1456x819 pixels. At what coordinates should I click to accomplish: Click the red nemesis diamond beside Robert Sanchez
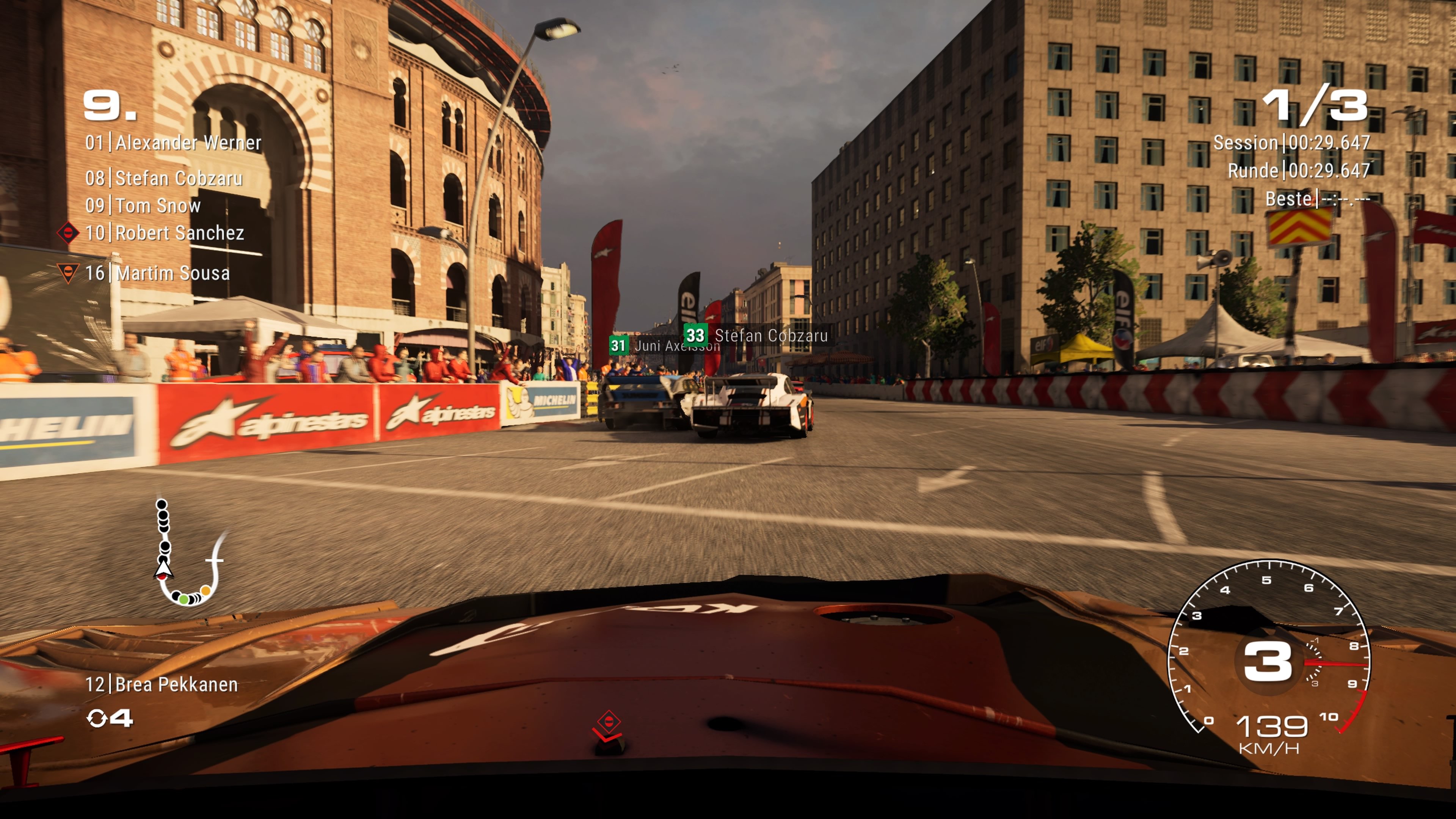[x=68, y=232]
